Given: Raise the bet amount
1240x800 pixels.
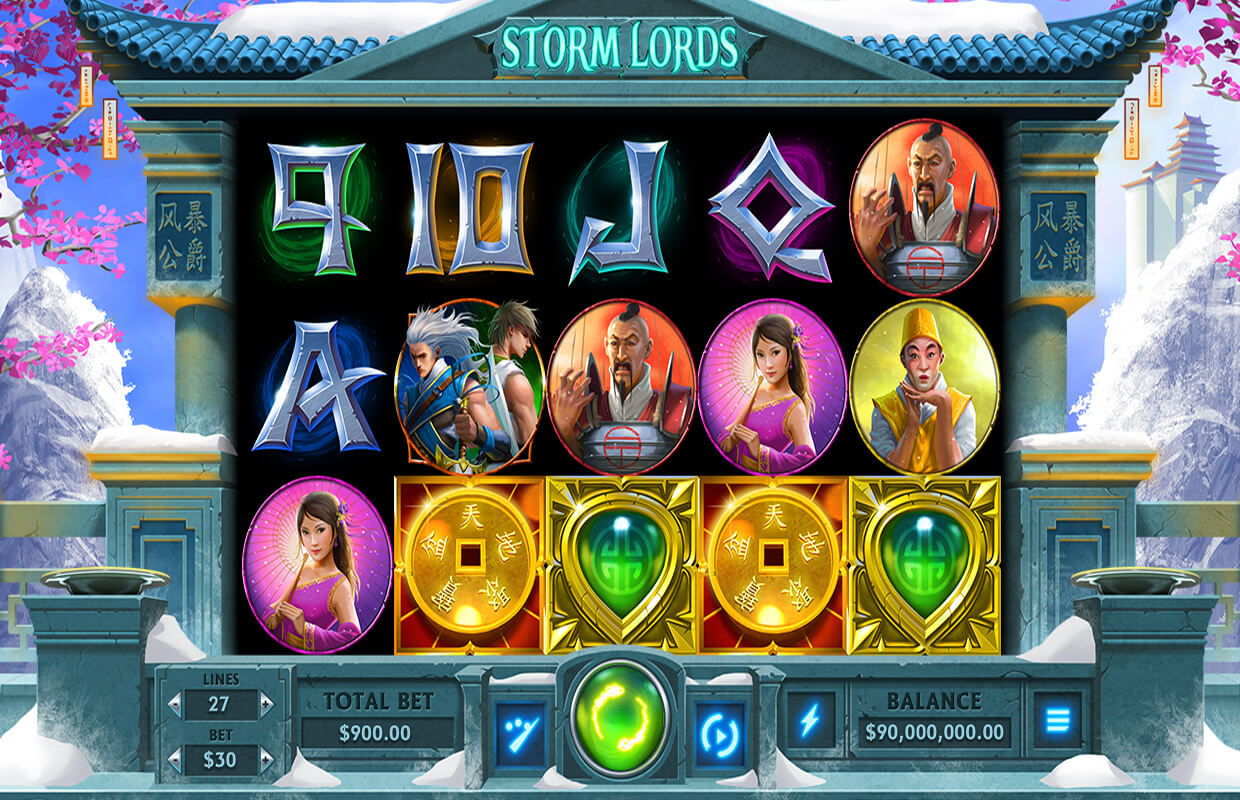Looking at the screenshot, I should tap(266, 760).
